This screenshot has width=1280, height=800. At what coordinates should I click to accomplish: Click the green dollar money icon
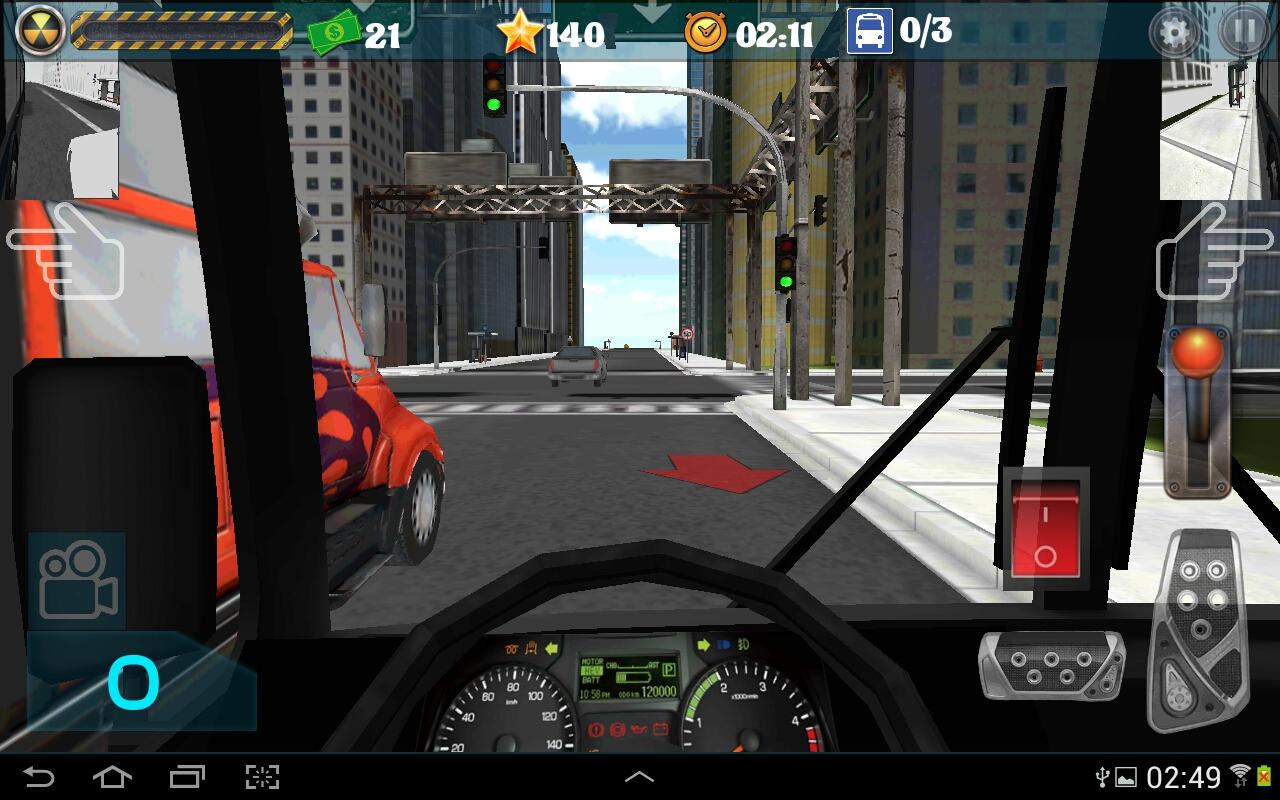tap(334, 33)
